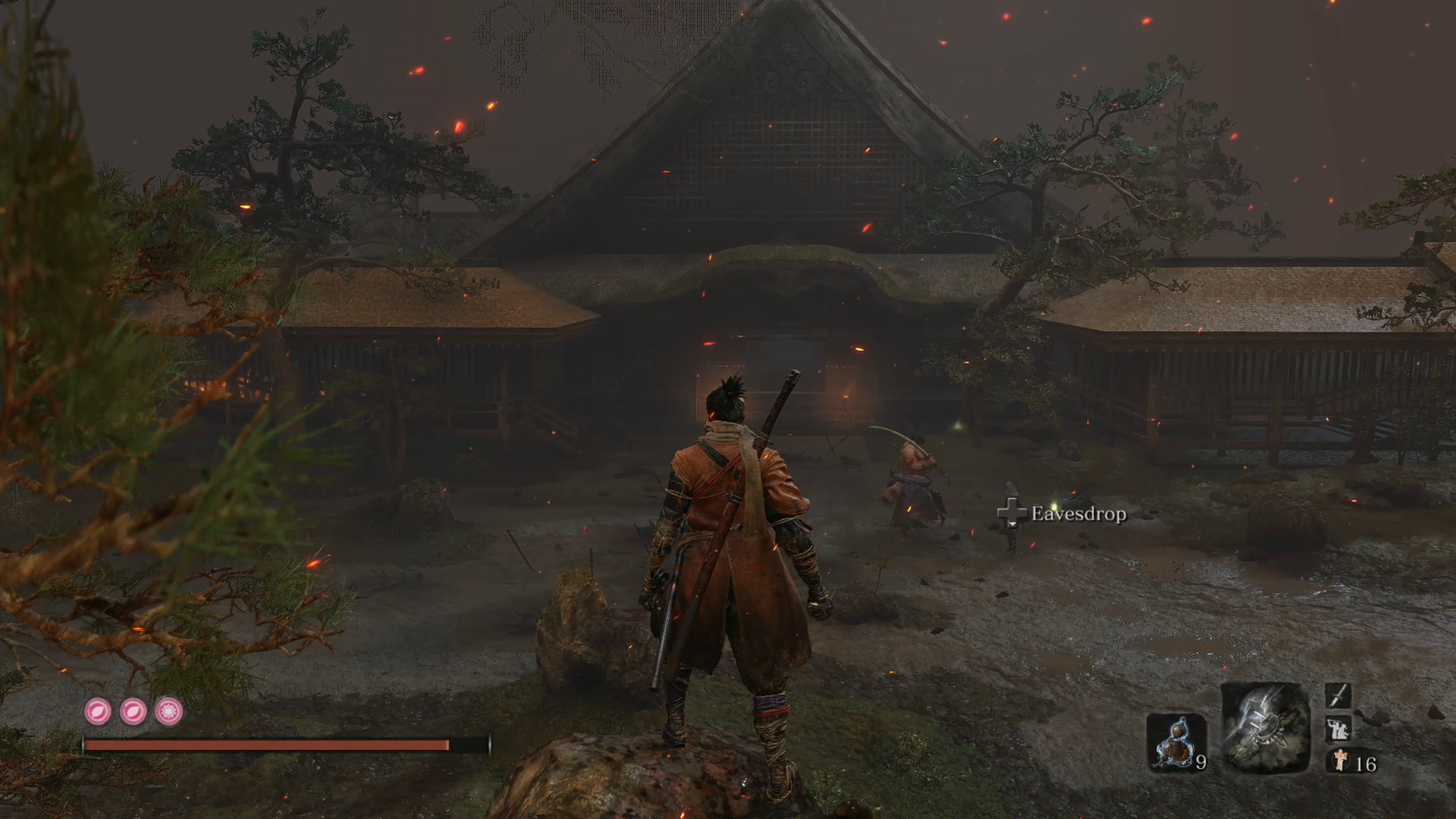Click the small dagger icon
Viewport: 1456px width, 819px height.
(1338, 695)
